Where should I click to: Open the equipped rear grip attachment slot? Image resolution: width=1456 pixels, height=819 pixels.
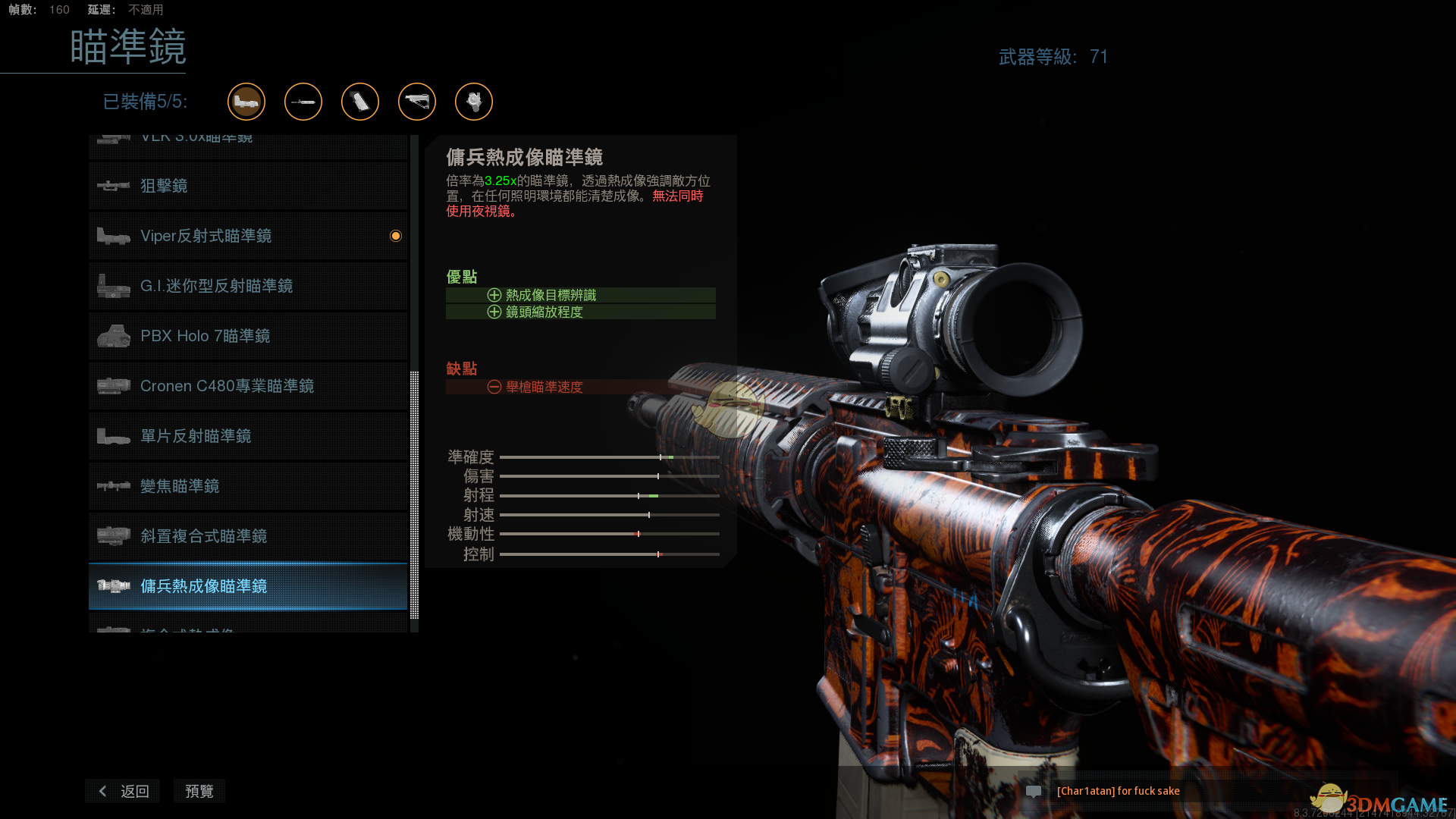[360, 102]
